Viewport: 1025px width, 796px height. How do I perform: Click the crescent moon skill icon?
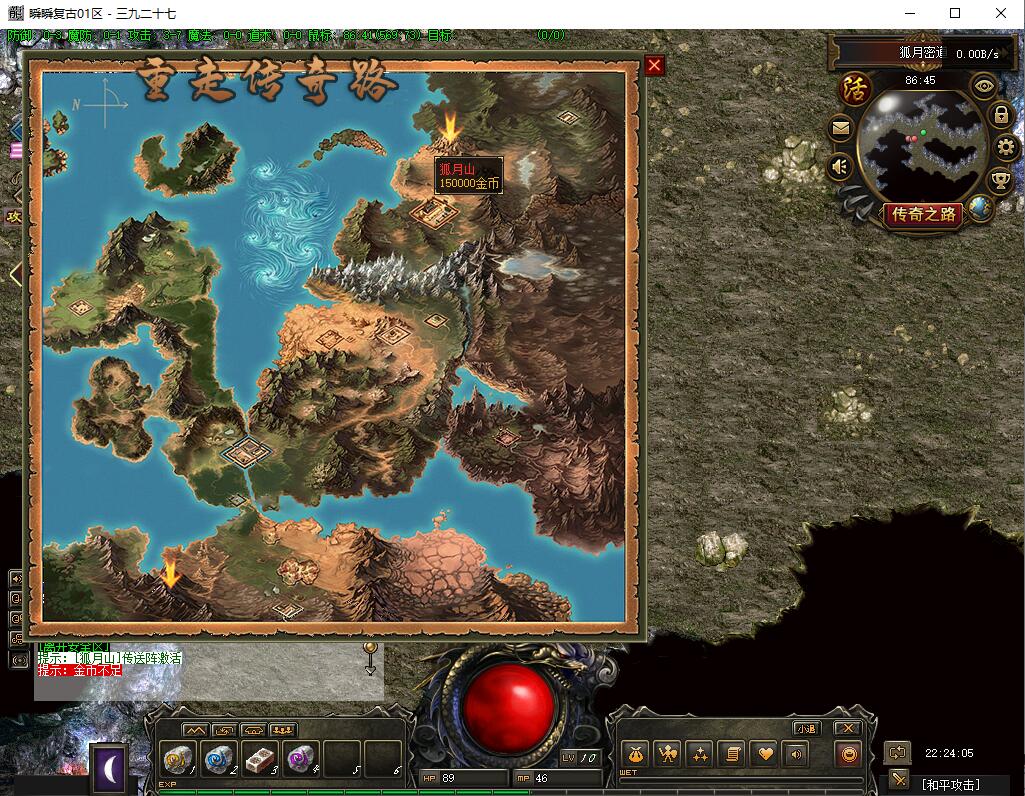point(109,768)
